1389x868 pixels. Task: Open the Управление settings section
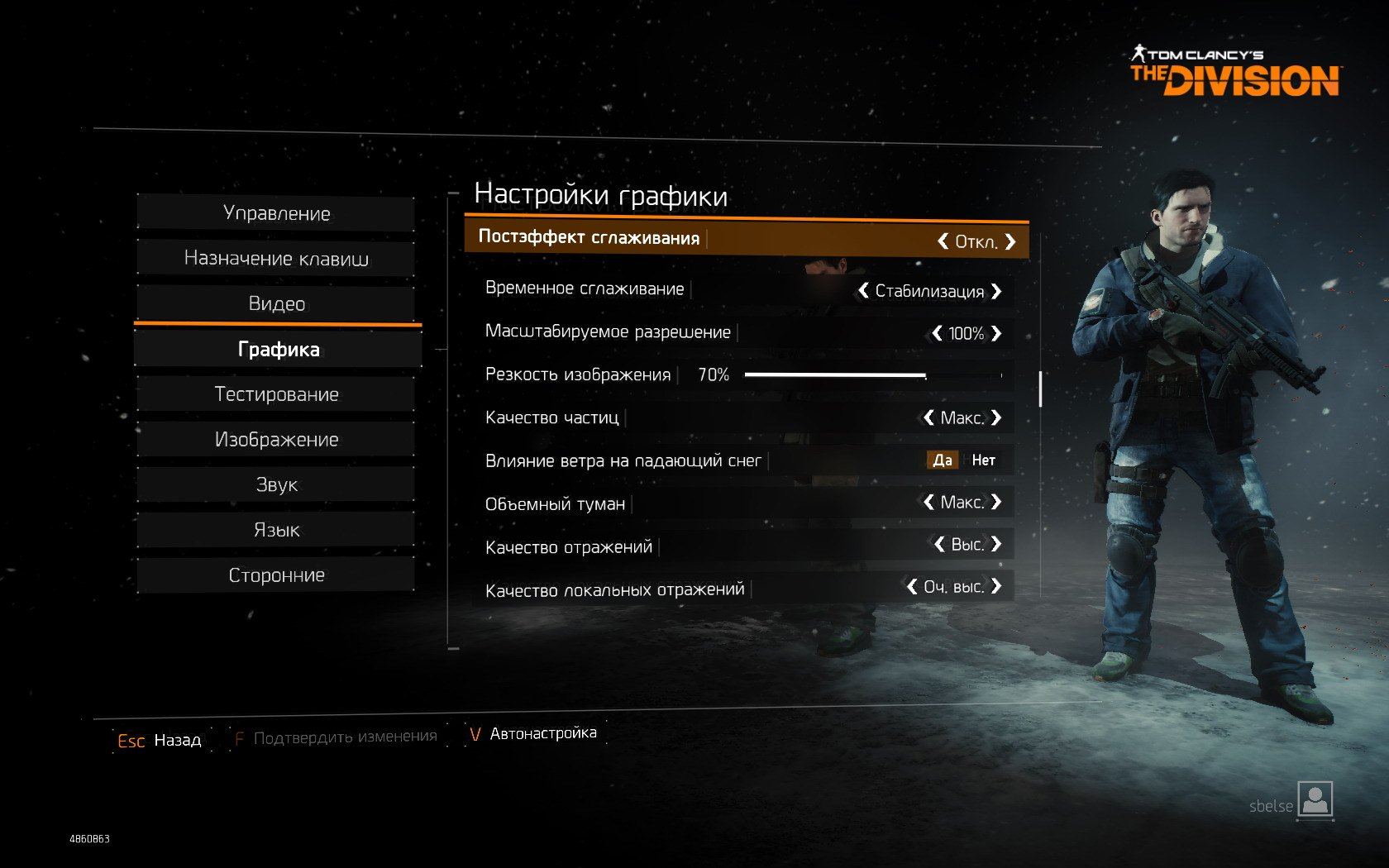click(276, 213)
